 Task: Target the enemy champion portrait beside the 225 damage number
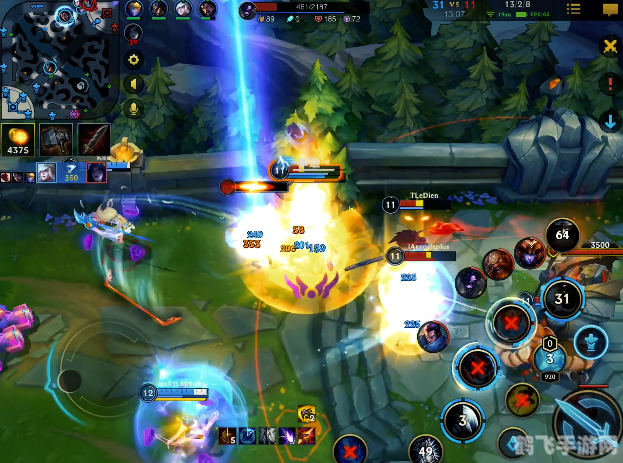pyautogui.click(x=432, y=331)
